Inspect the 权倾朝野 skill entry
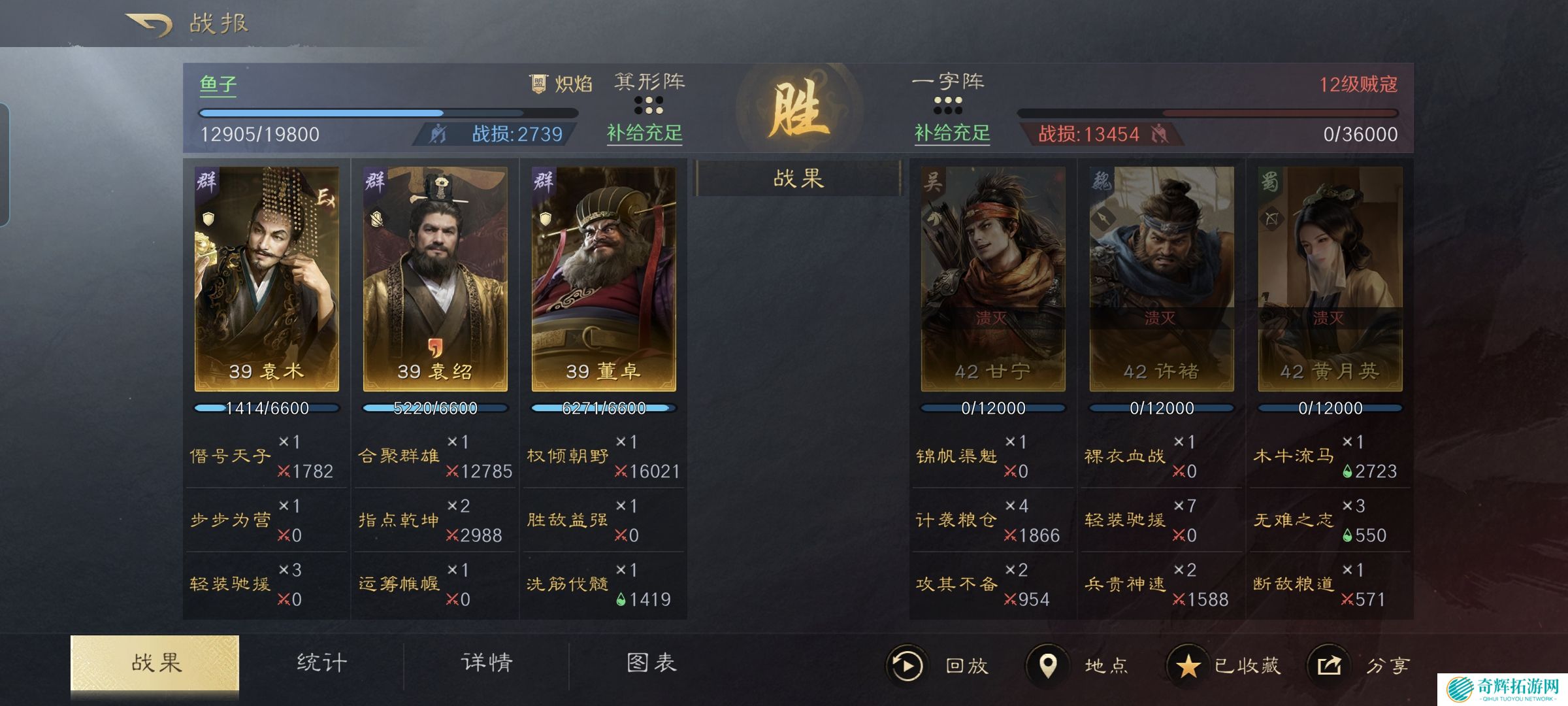Screen dimensions: 1568x706 567,456
